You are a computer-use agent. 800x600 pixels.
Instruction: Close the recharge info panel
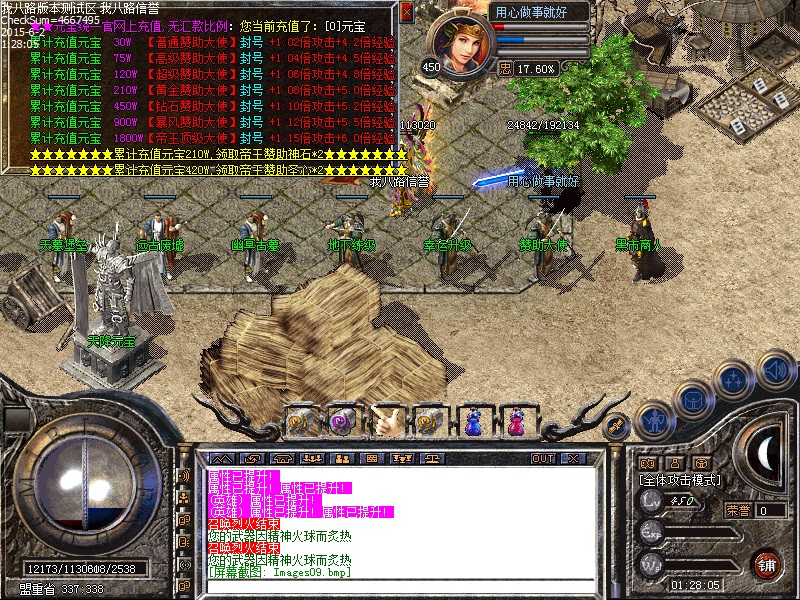tap(406, 11)
